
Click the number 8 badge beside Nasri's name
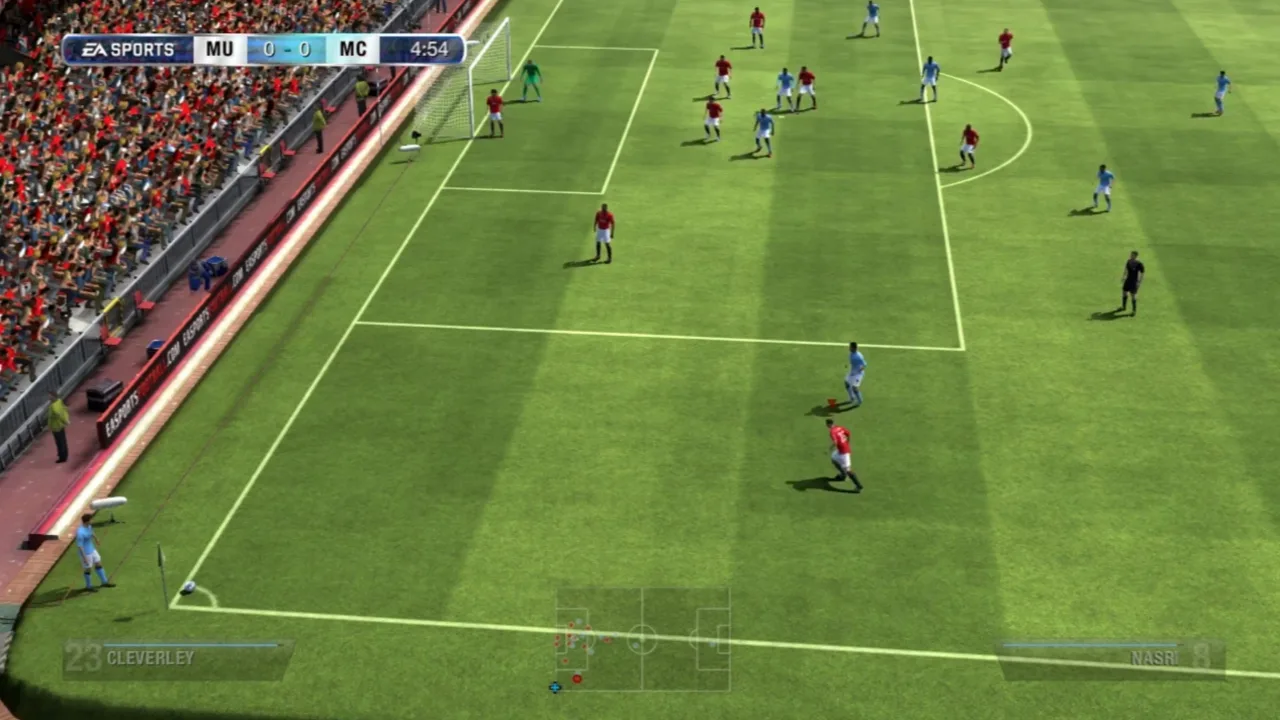coord(1199,658)
